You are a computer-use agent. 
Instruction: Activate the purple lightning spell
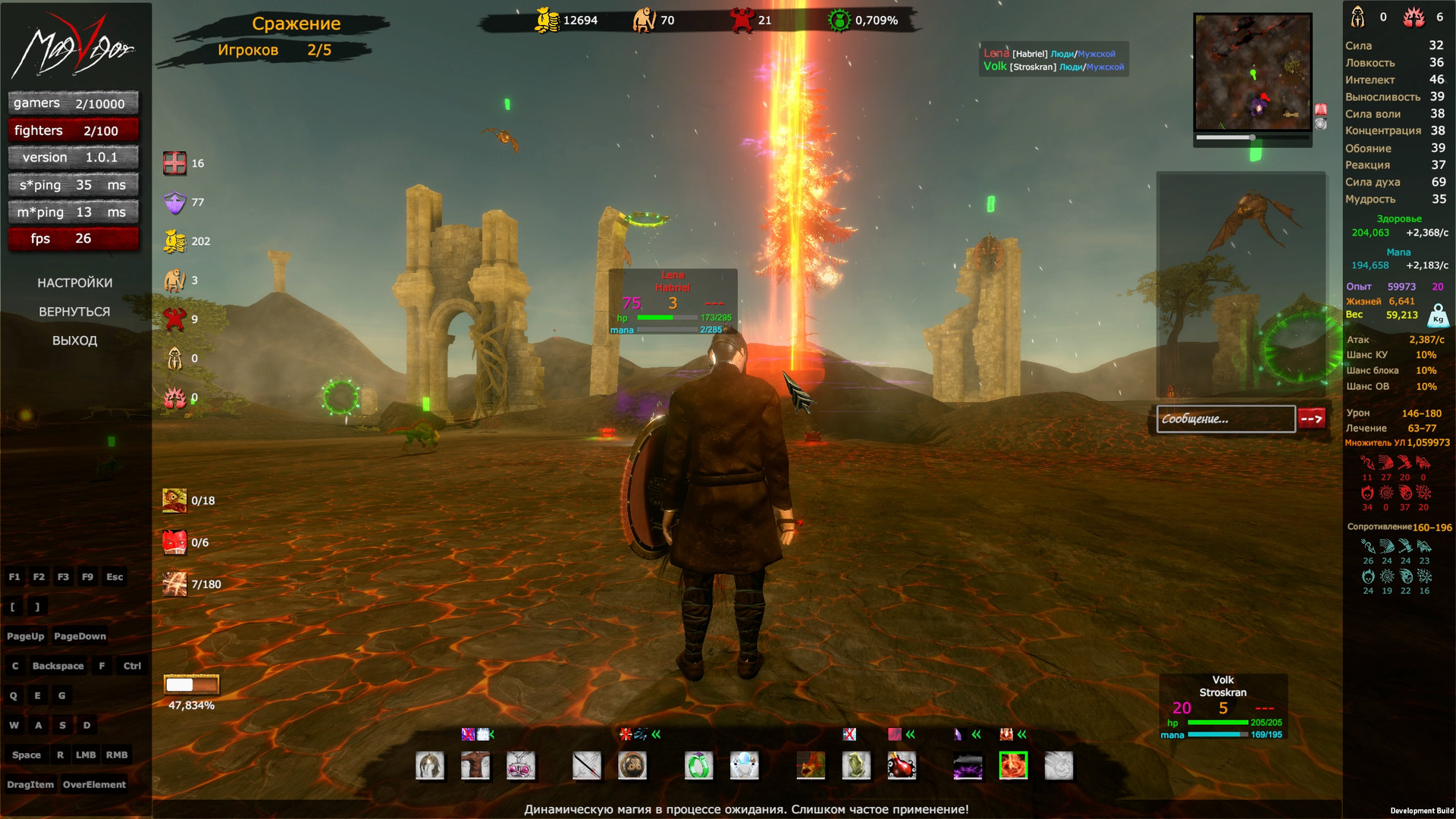[968, 766]
